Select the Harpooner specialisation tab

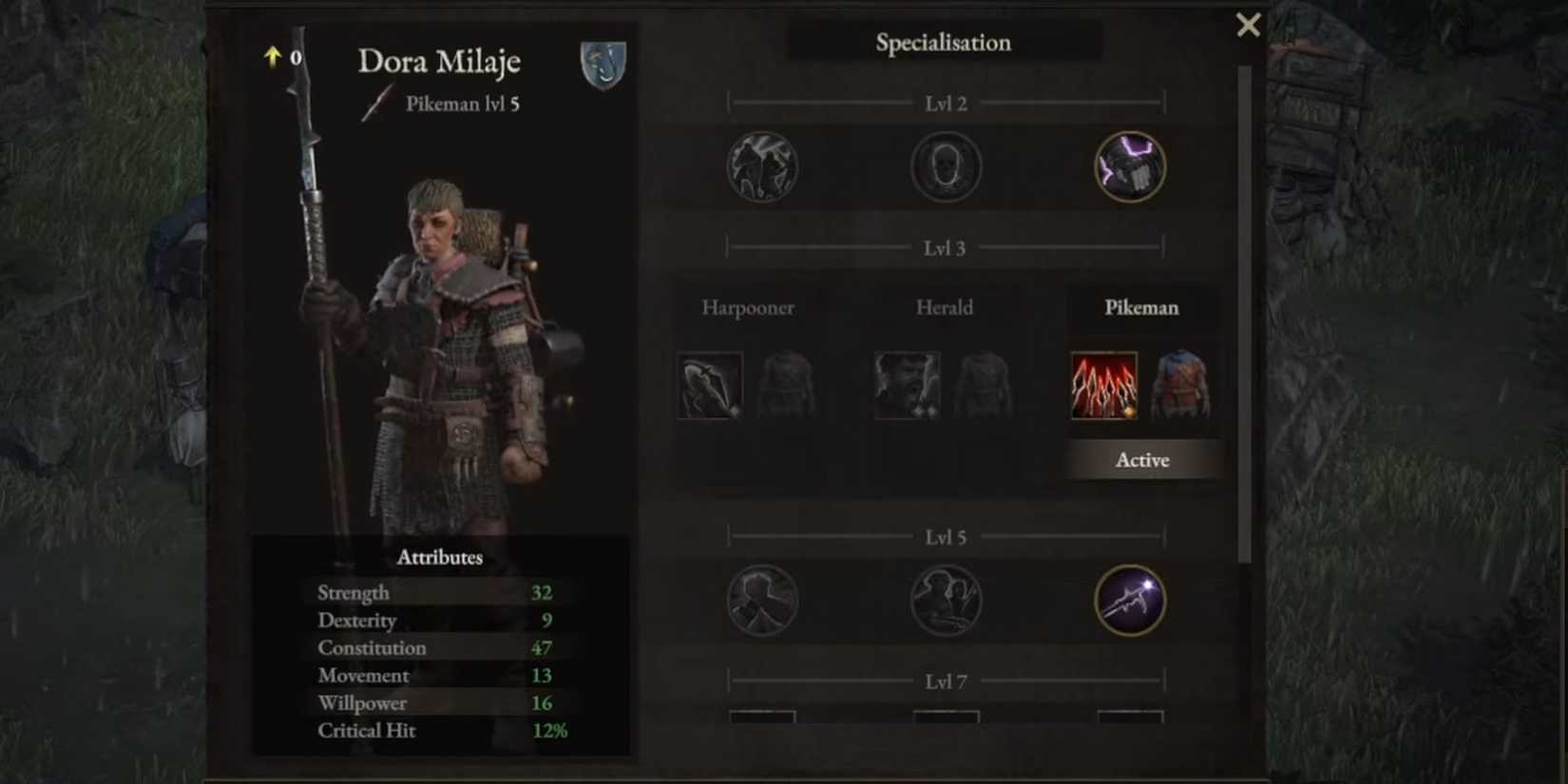click(x=748, y=307)
